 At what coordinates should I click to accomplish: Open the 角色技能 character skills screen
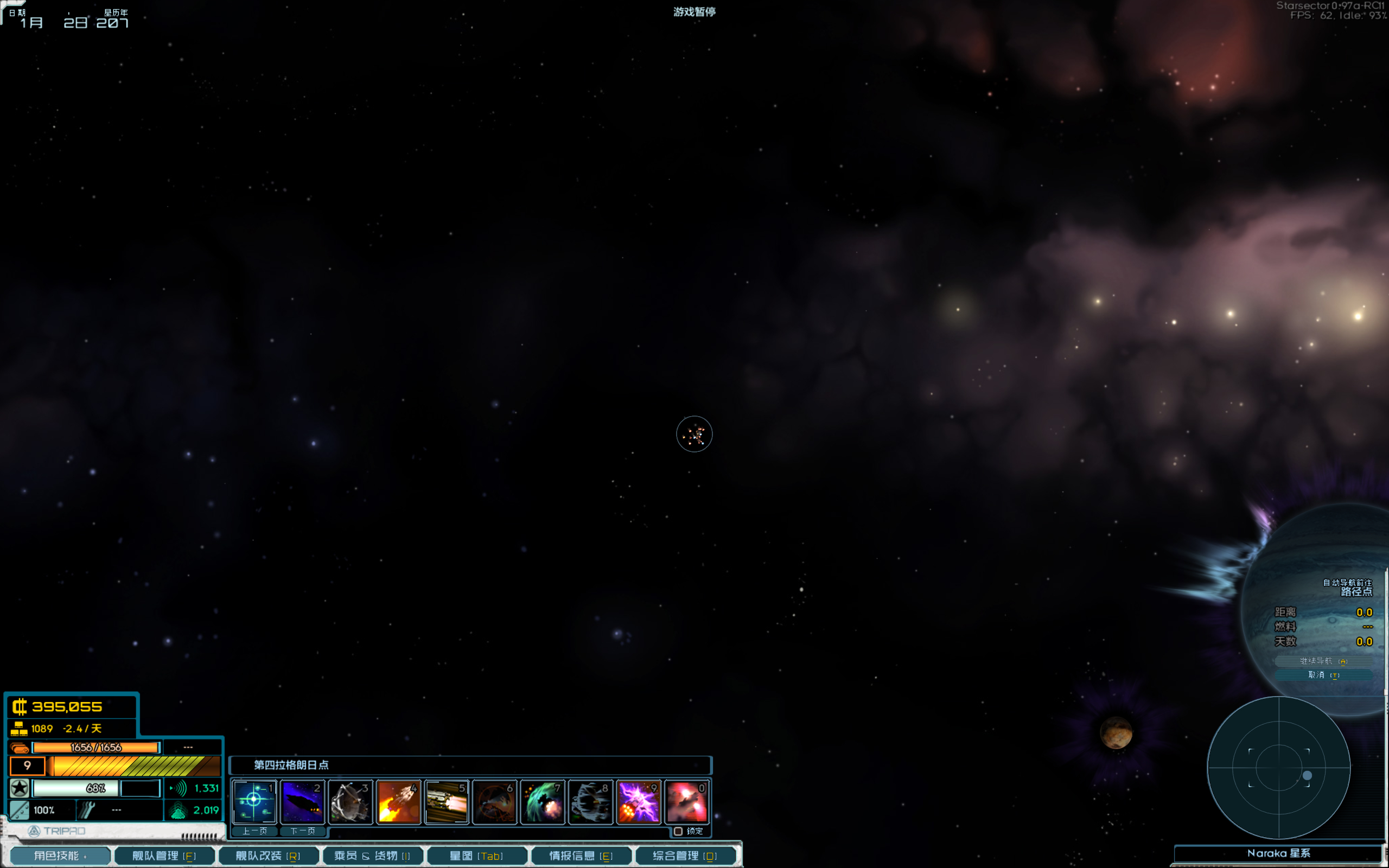coord(60,856)
